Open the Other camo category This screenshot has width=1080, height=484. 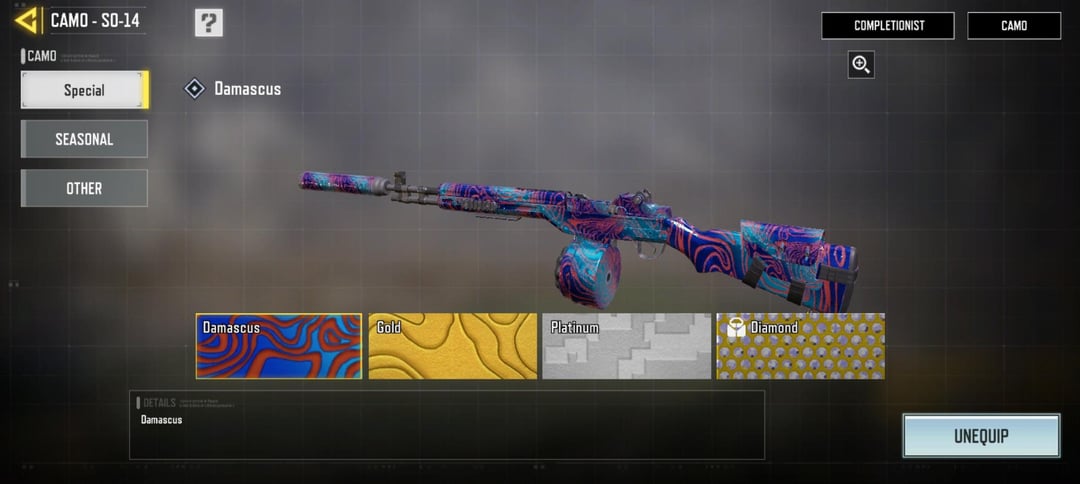[84, 188]
